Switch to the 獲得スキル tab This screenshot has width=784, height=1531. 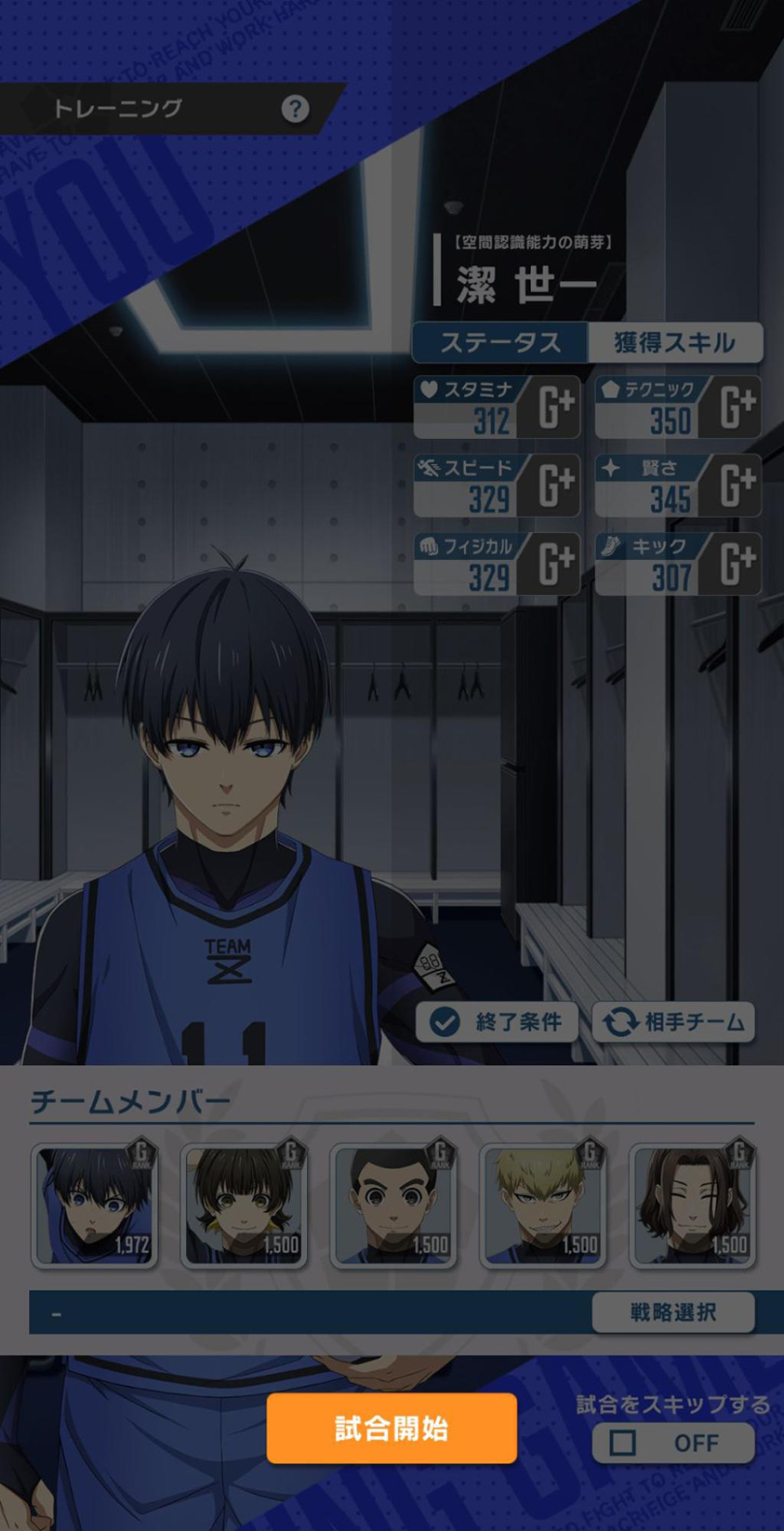[674, 342]
